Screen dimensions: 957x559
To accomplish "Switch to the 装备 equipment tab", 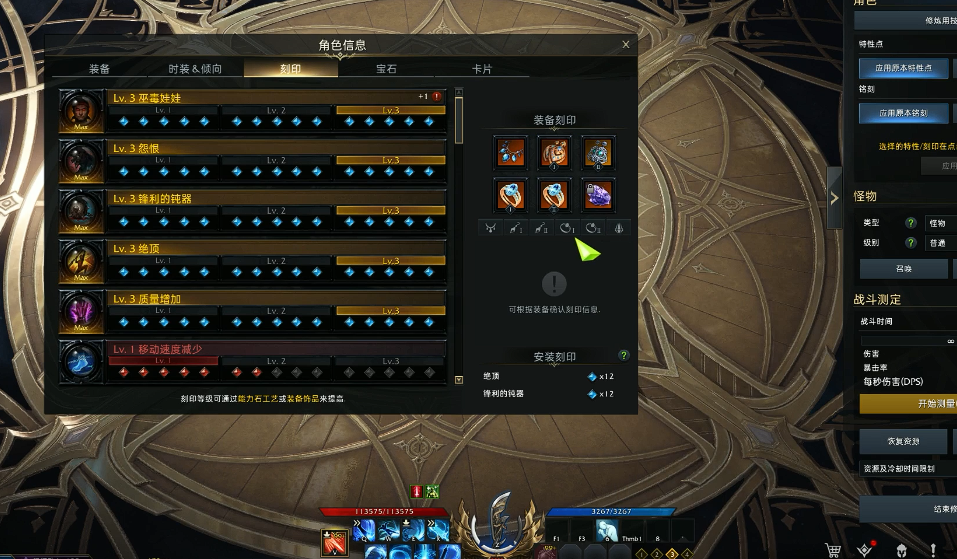I will click(99, 69).
